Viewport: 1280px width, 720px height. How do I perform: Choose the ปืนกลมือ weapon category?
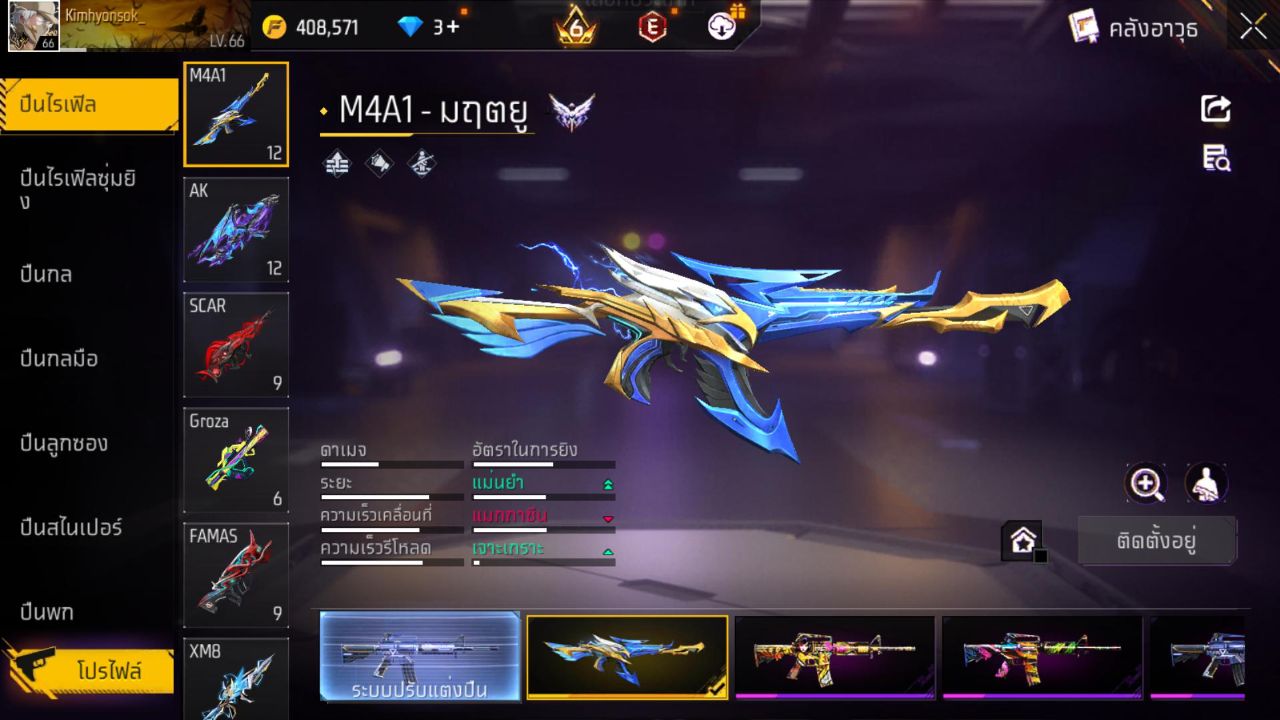point(88,358)
